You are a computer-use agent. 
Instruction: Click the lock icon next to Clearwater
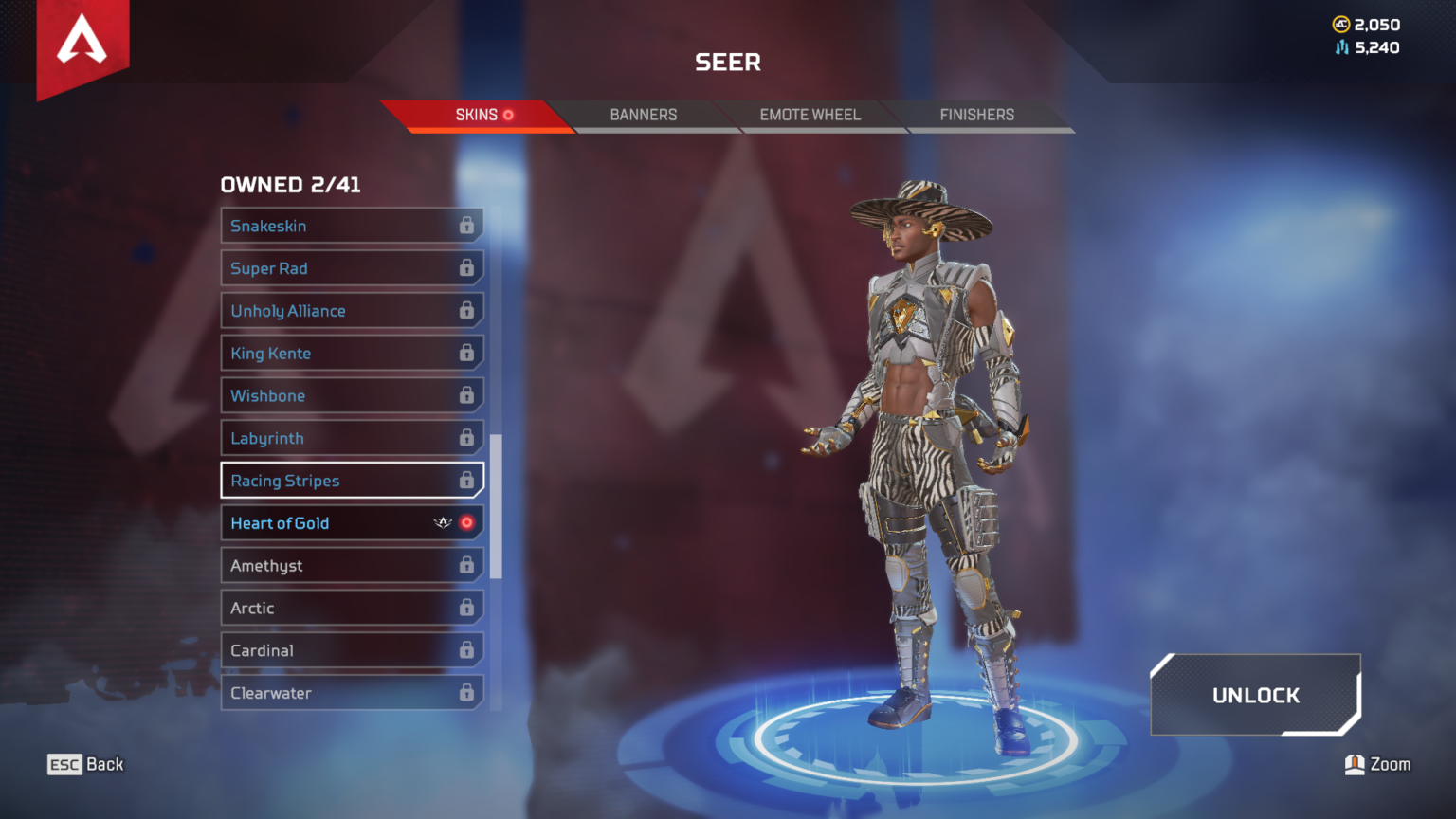tap(467, 693)
